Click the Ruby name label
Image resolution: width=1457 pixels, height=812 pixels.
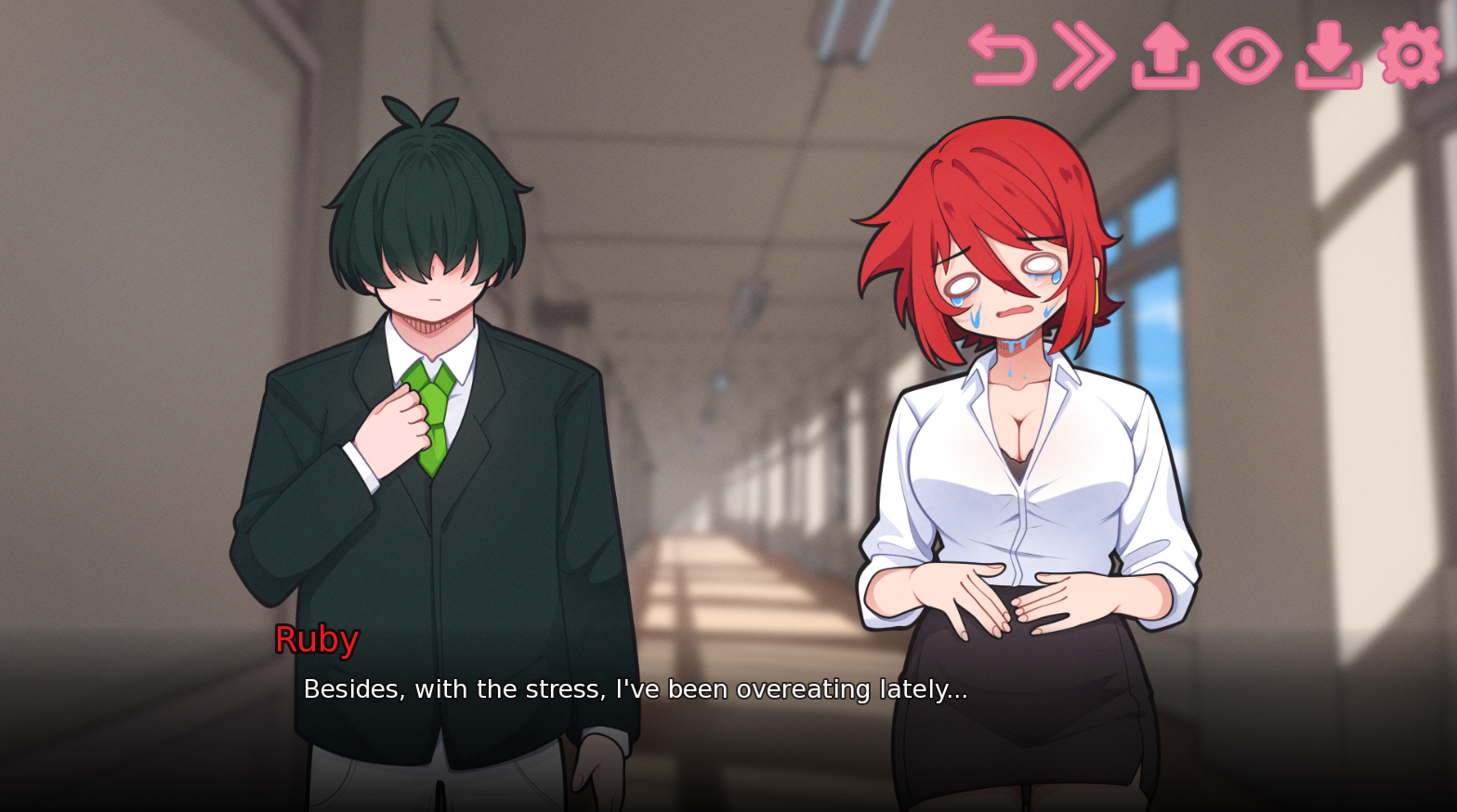tap(315, 639)
